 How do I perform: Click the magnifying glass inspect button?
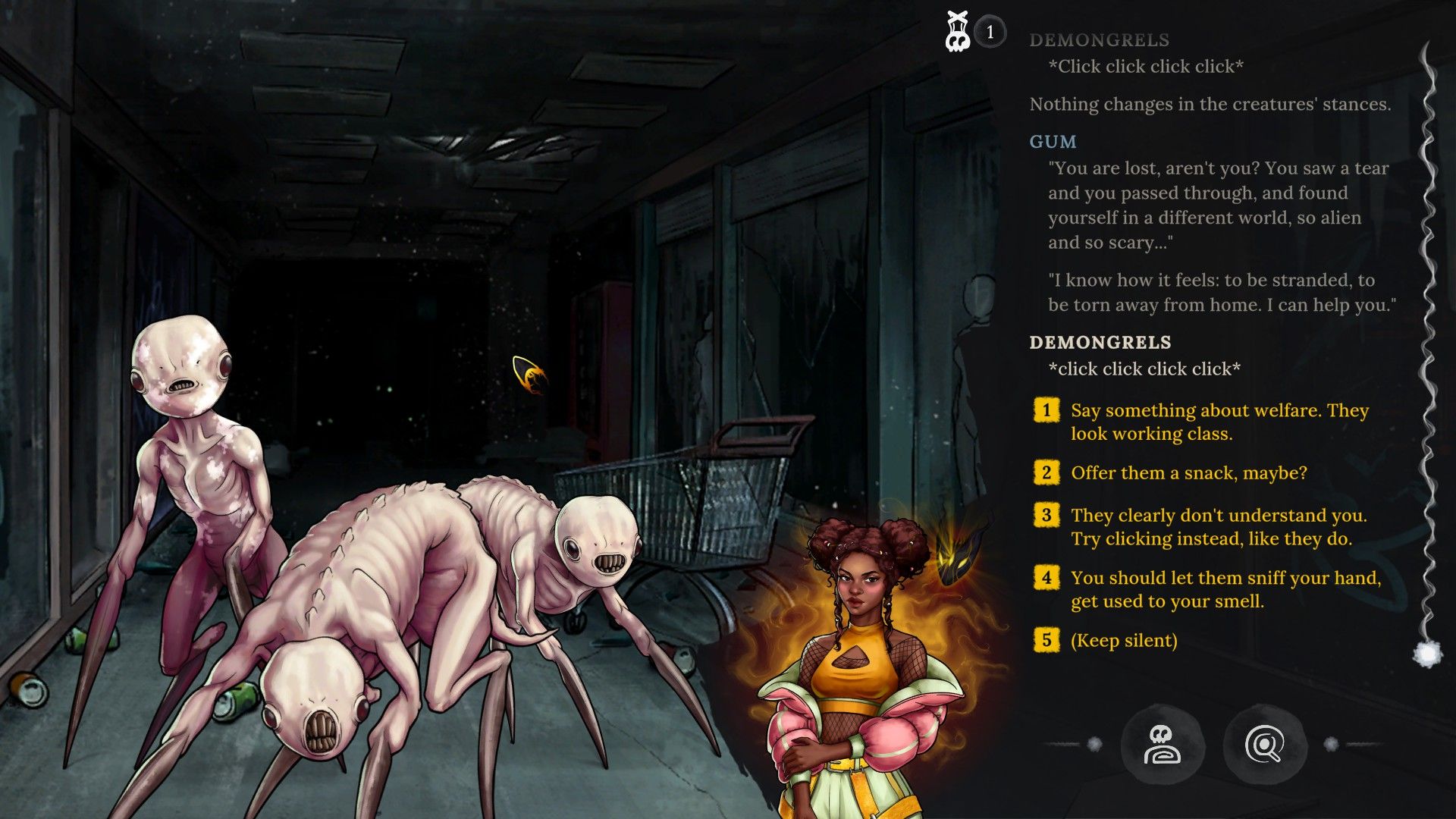click(x=1264, y=745)
